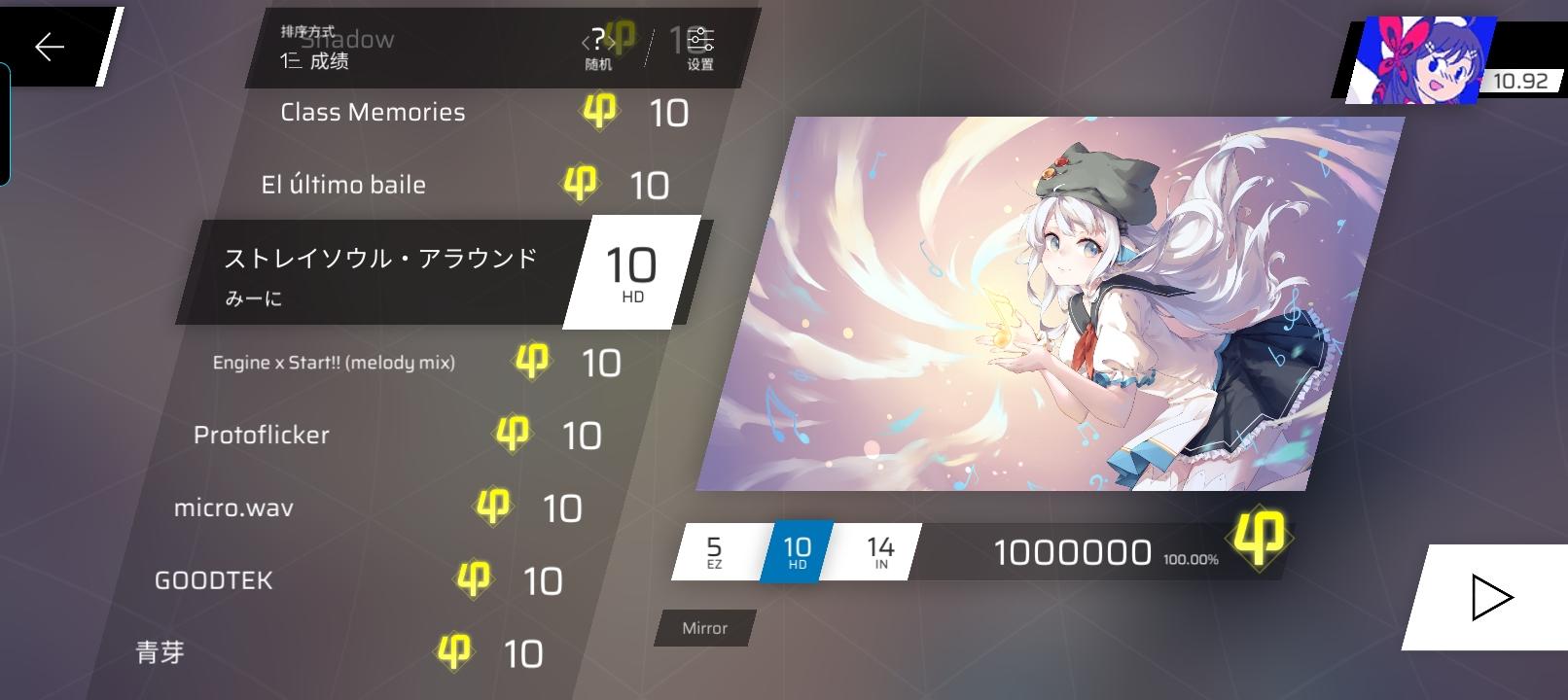The image size is (1568, 700).
Task: Click the back arrow in top left
Action: [x=49, y=47]
